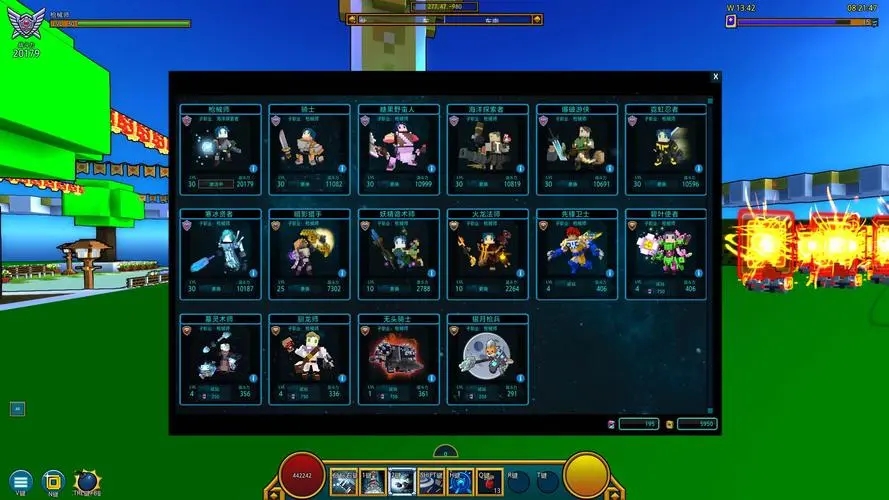Click the winged class emblem above the level number
This screenshot has height=500, width=889.
coord(26,21)
